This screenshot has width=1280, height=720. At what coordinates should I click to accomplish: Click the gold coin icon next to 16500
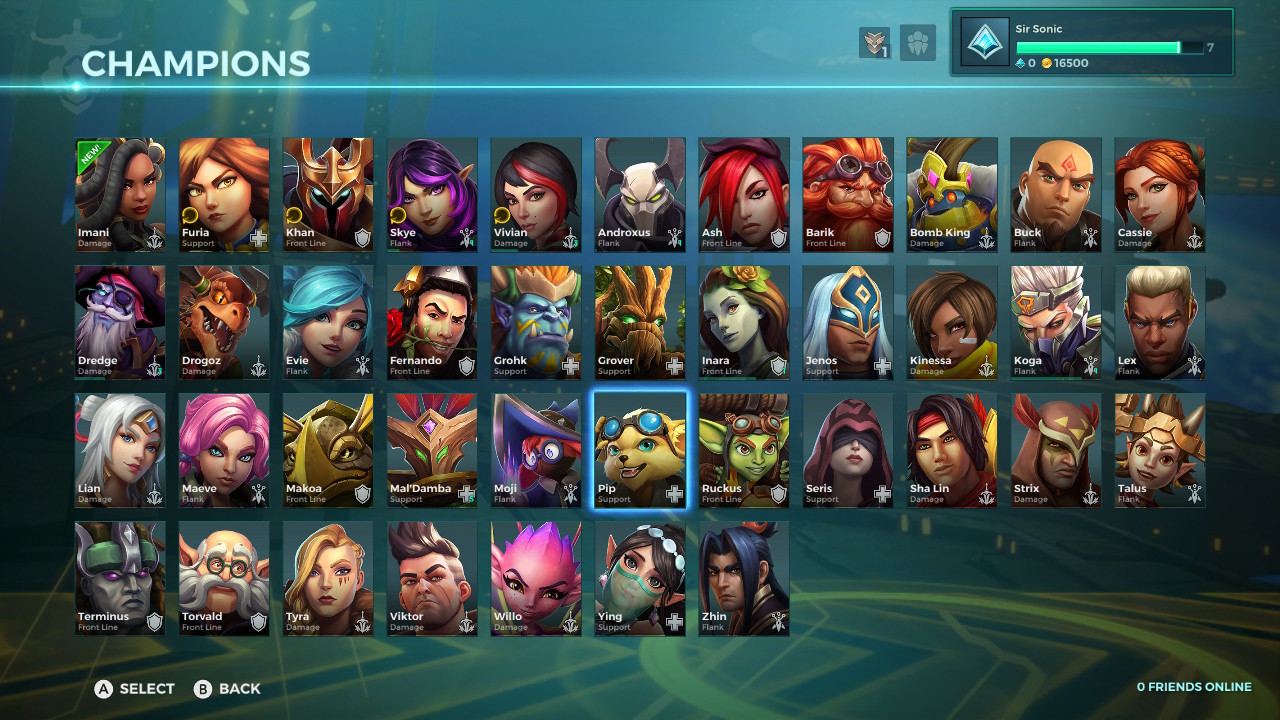(1046, 62)
